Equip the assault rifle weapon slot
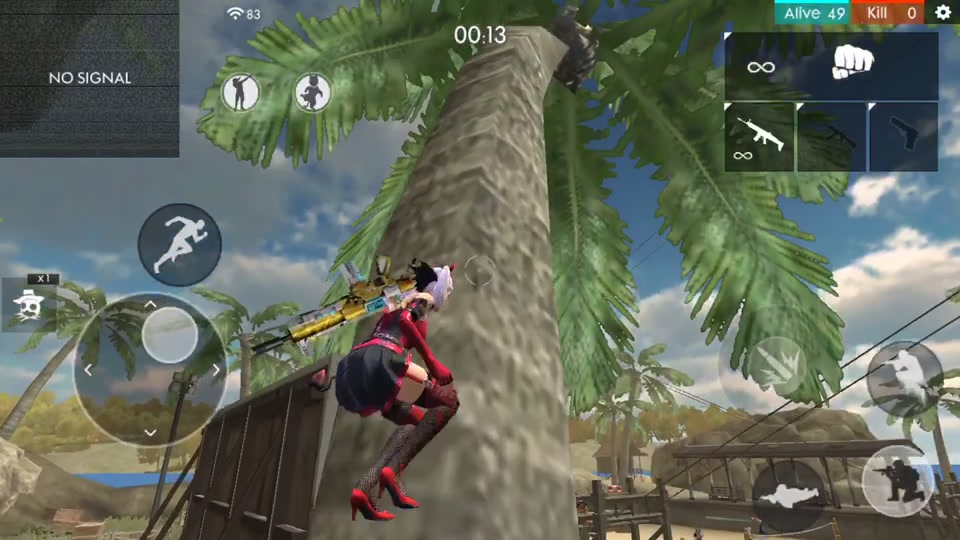Image resolution: width=960 pixels, height=540 pixels. (759, 136)
